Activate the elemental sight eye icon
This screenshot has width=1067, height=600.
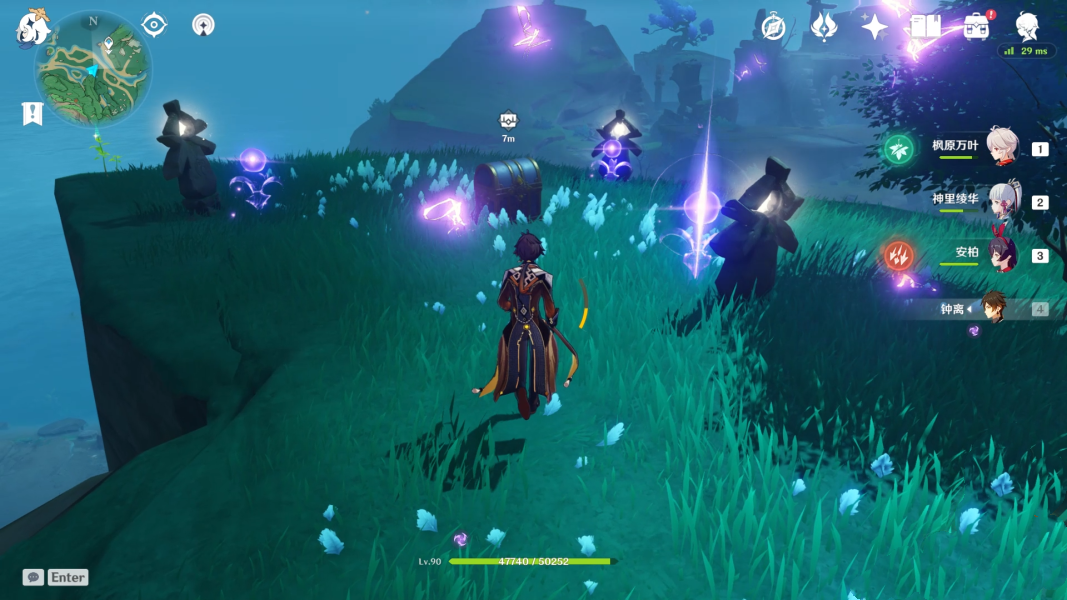pos(154,25)
